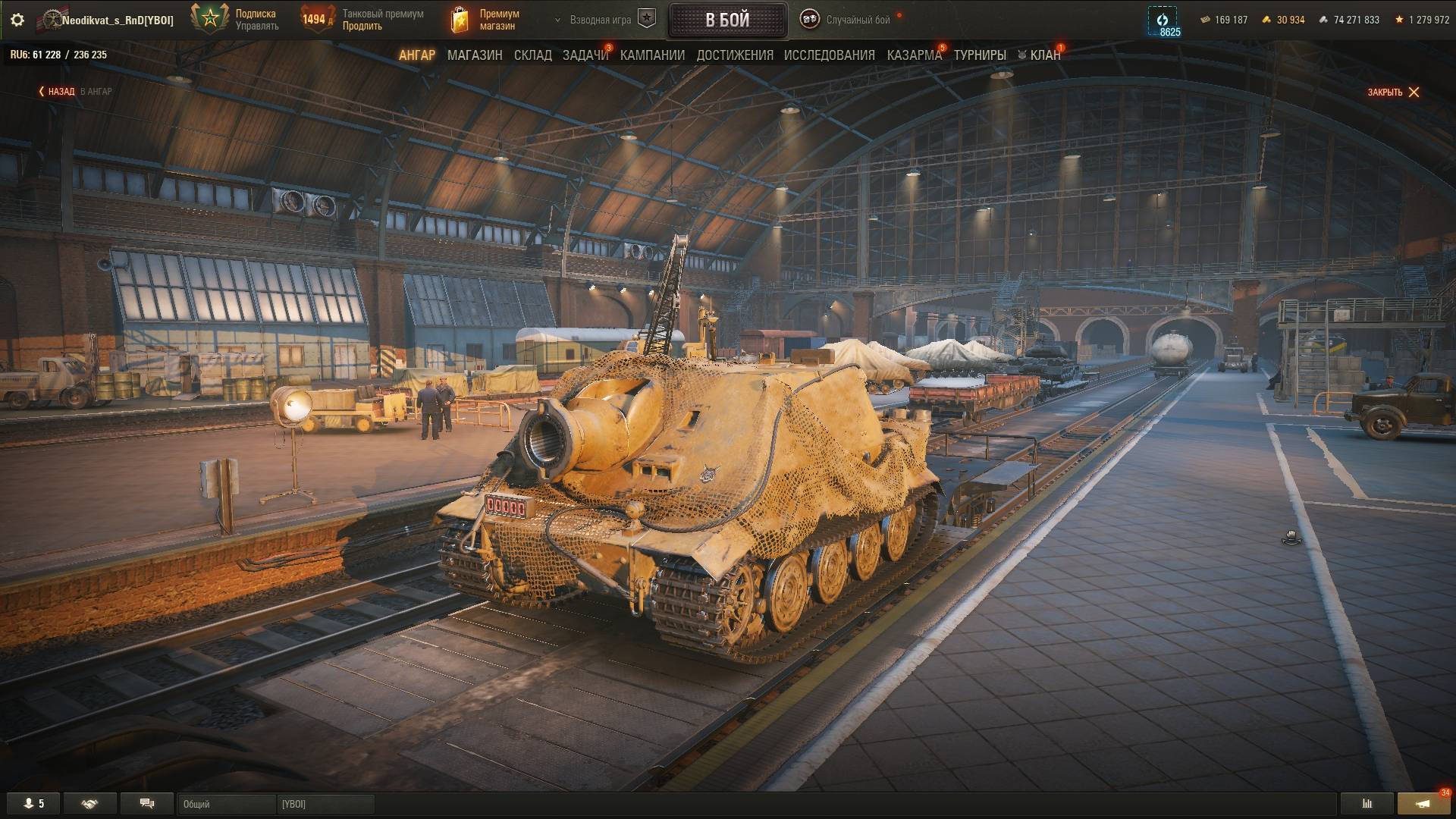Return to the АНГАР tab
1456x819 pixels.
coord(417,55)
